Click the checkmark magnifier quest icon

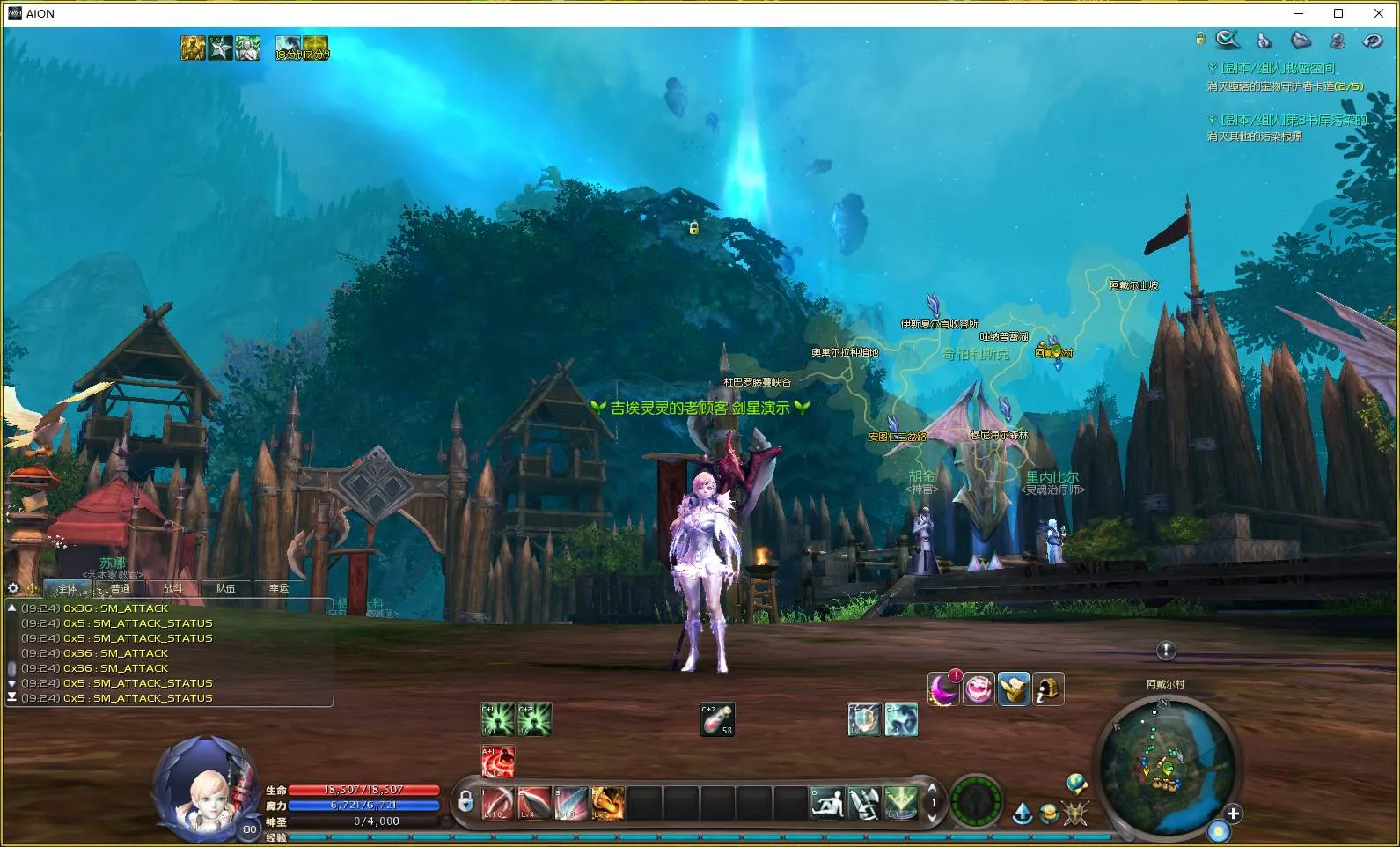tap(1227, 40)
